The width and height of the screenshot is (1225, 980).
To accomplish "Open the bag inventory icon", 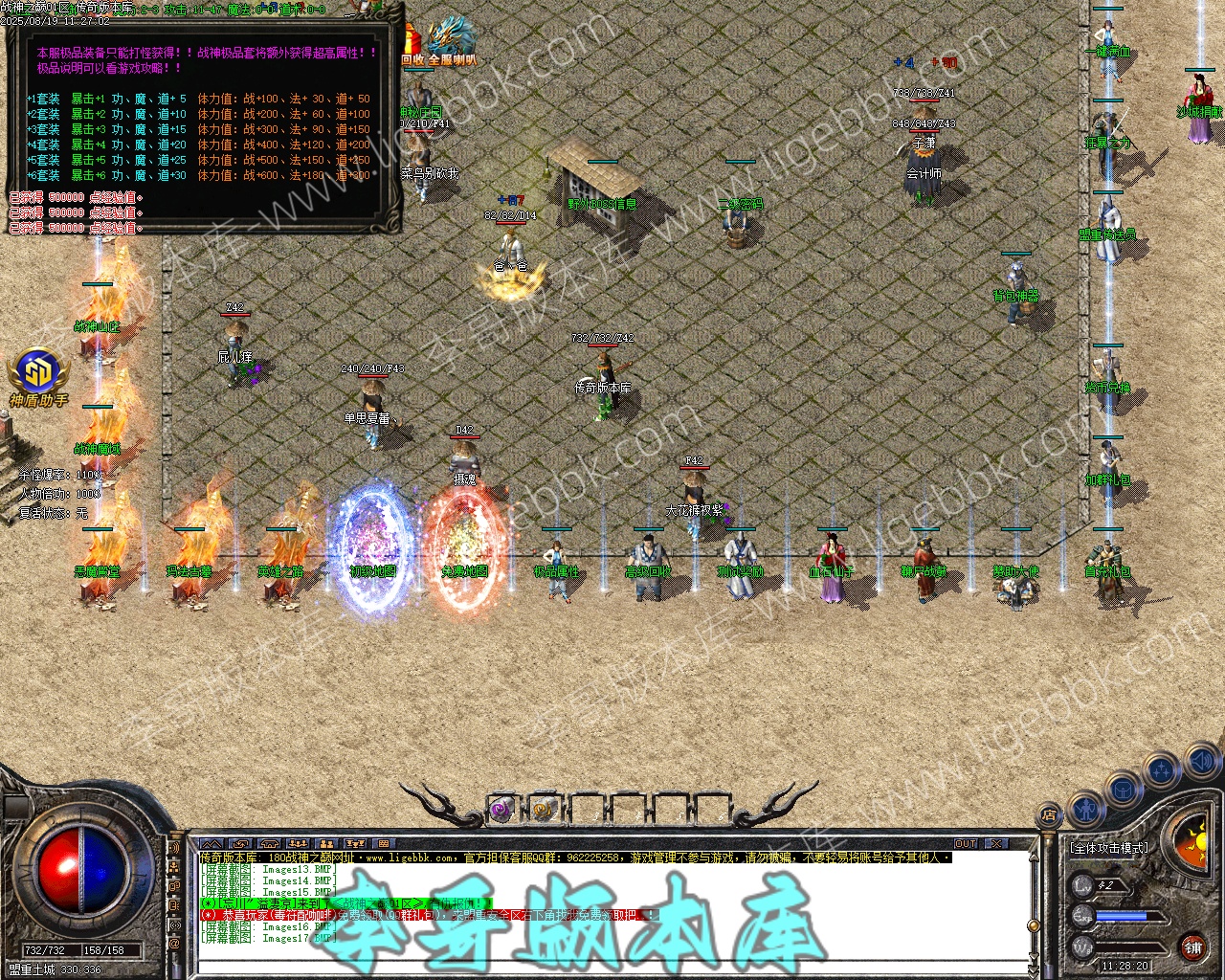I will [x=1122, y=791].
